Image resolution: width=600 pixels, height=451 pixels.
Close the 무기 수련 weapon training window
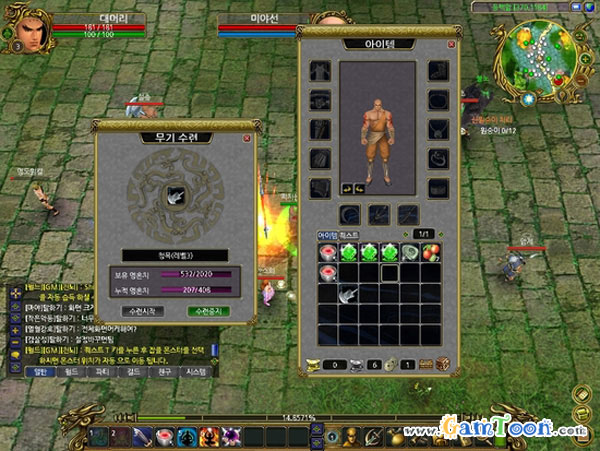click(x=247, y=138)
